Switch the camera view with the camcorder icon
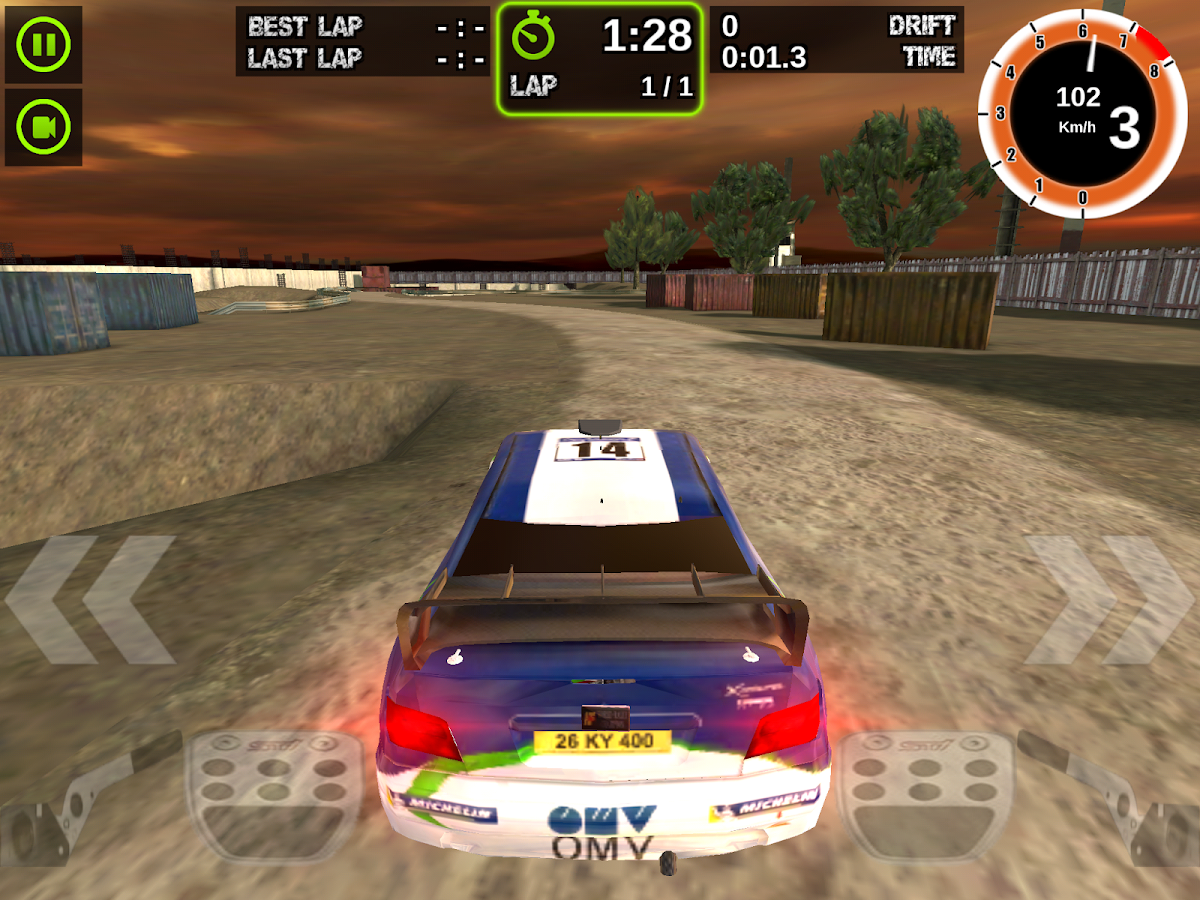1200x900 pixels. coord(43,127)
